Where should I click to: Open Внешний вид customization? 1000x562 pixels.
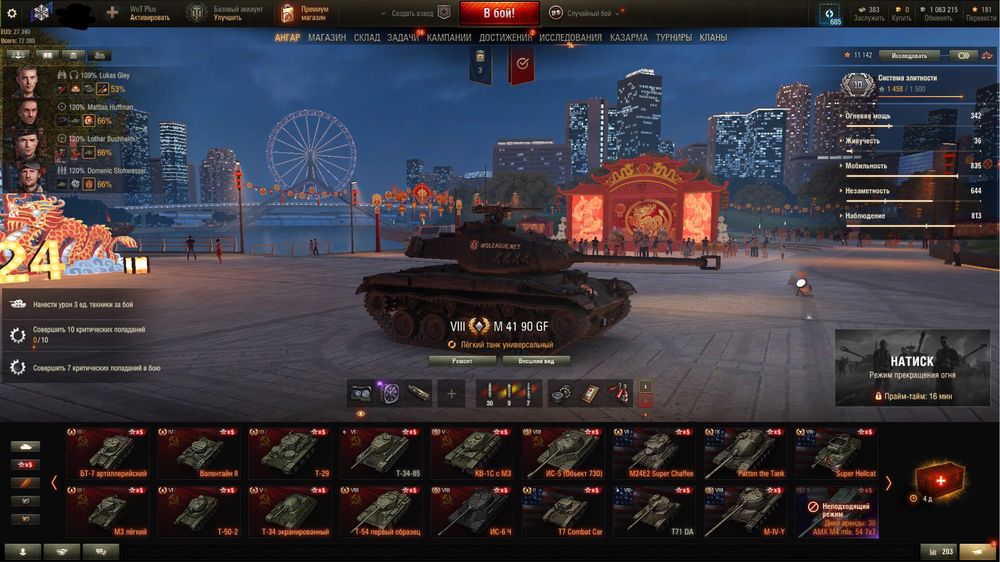point(536,360)
